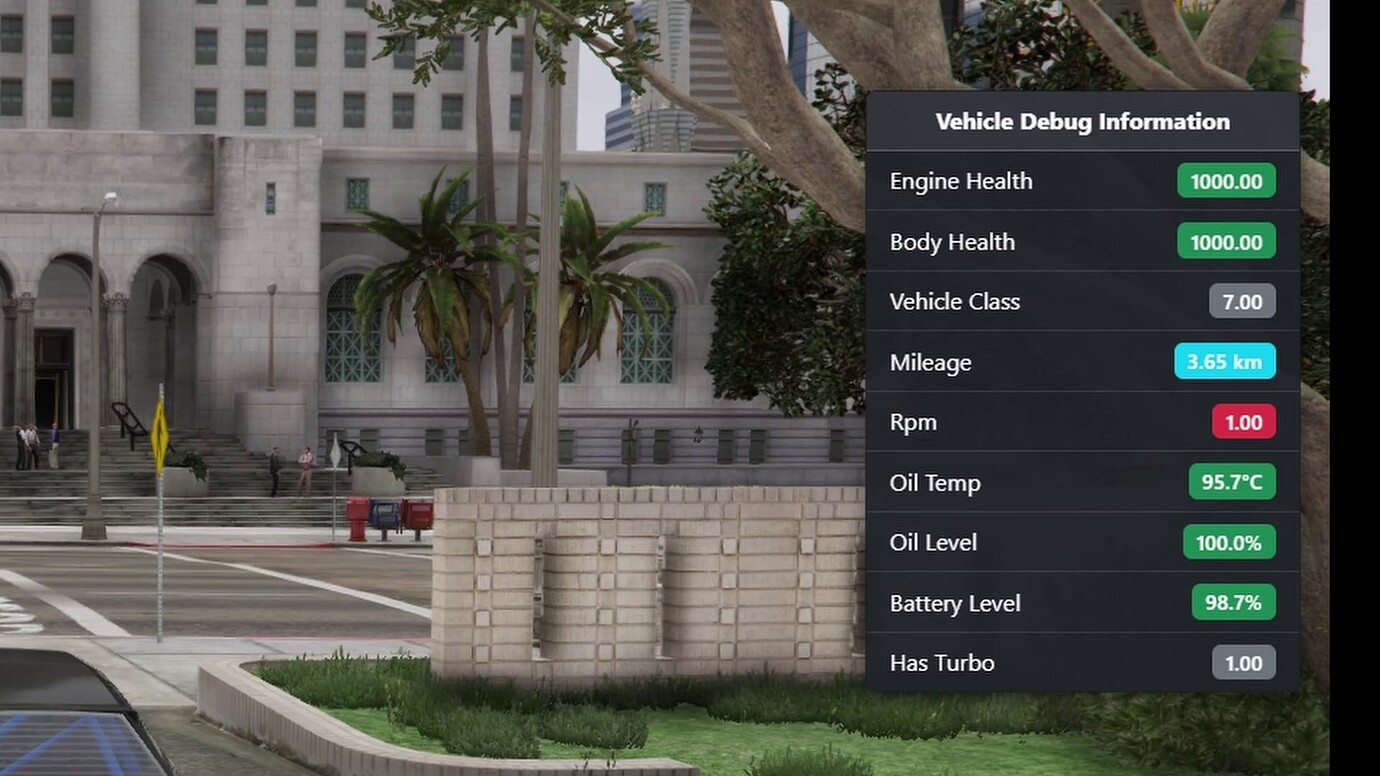This screenshot has width=1380, height=776.
Task: Click the Oil Temp row label
Action: point(935,482)
